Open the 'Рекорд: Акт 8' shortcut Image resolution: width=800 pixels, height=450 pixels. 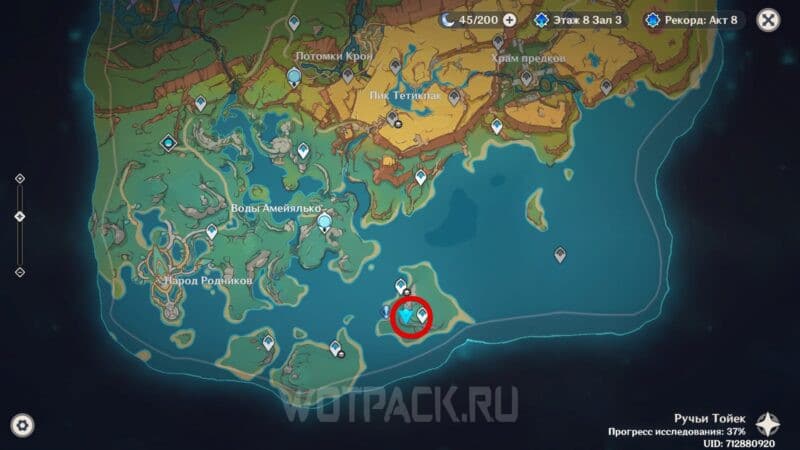coord(695,19)
